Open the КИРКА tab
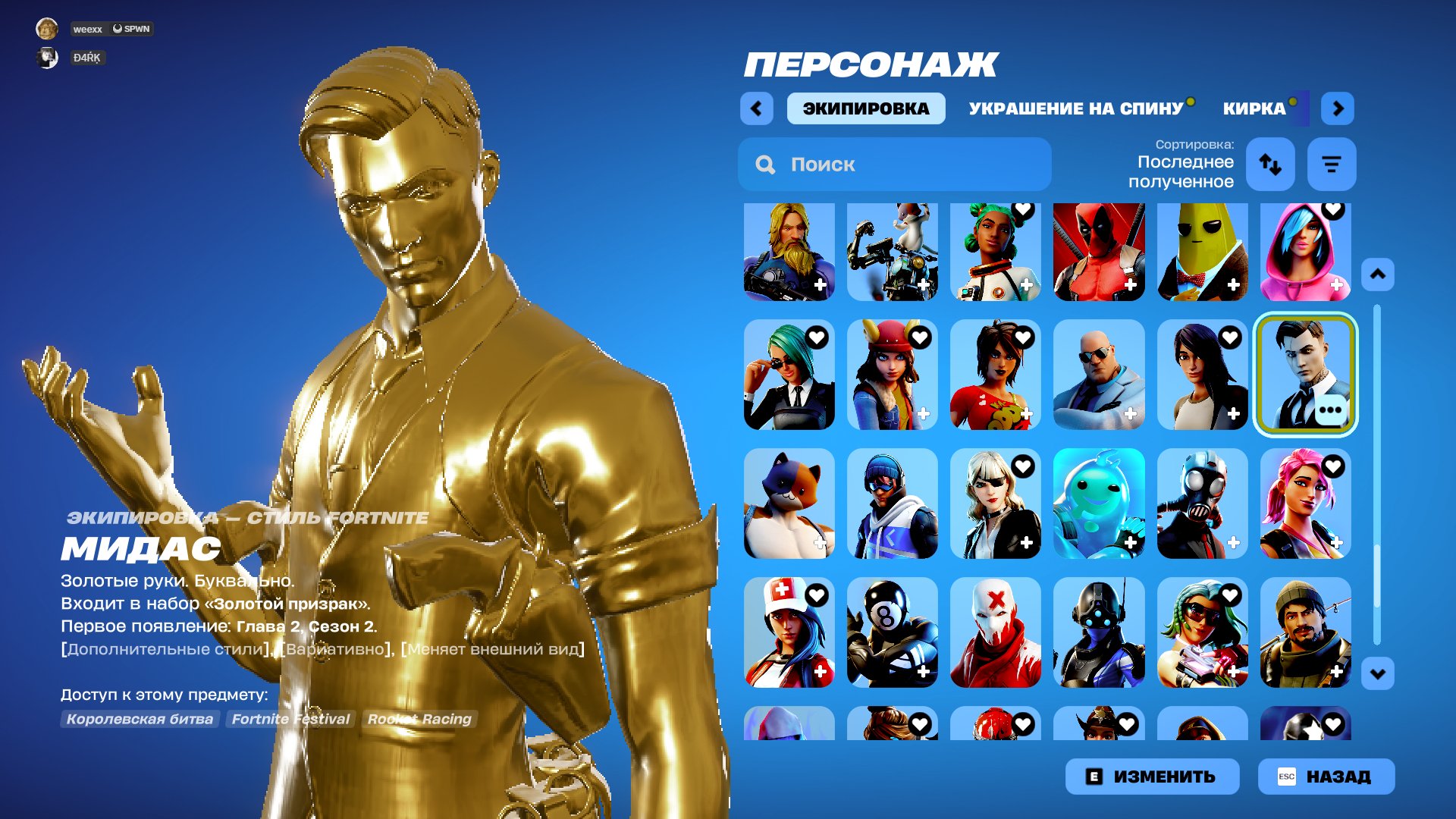 tap(1252, 108)
